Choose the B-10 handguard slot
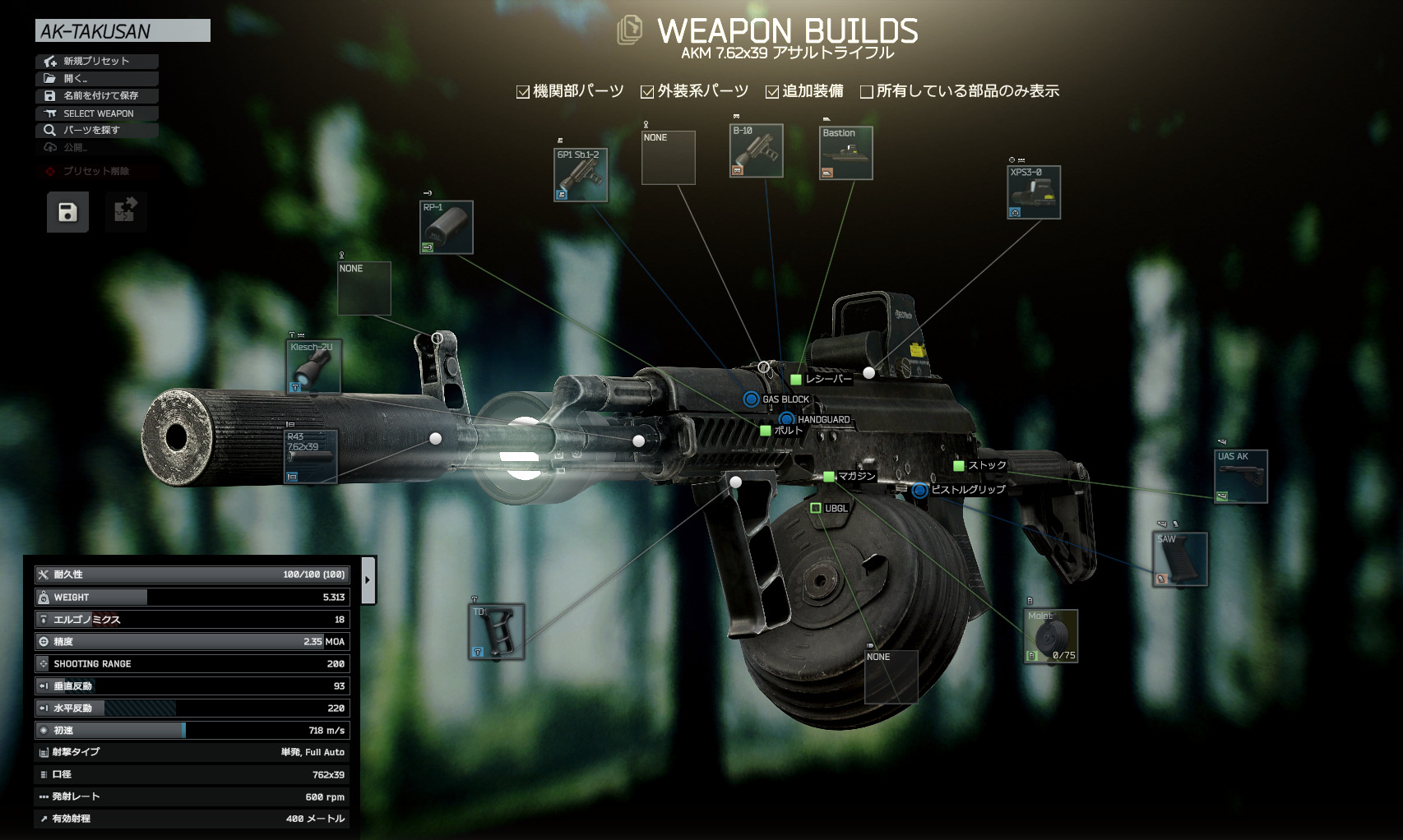This screenshot has height=840, width=1403. pyautogui.click(x=756, y=150)
